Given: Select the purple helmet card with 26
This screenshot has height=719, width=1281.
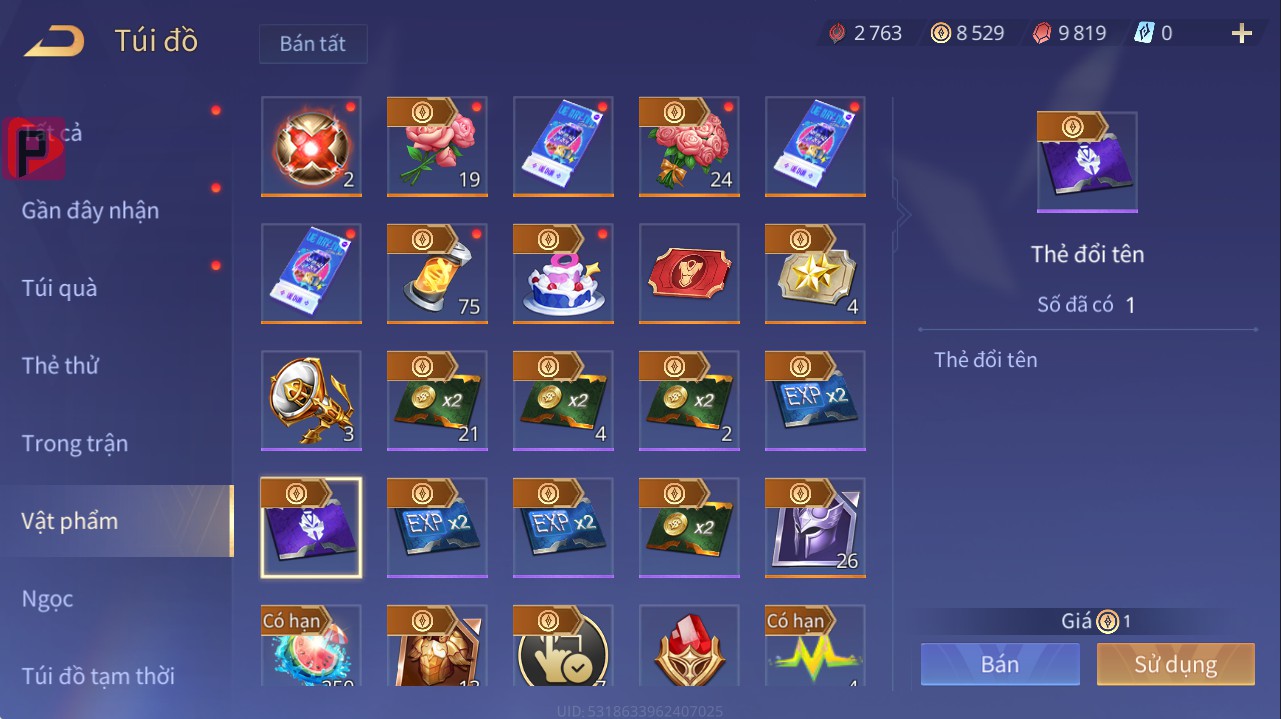Looking at the screenshot, I should click(815, 527).
